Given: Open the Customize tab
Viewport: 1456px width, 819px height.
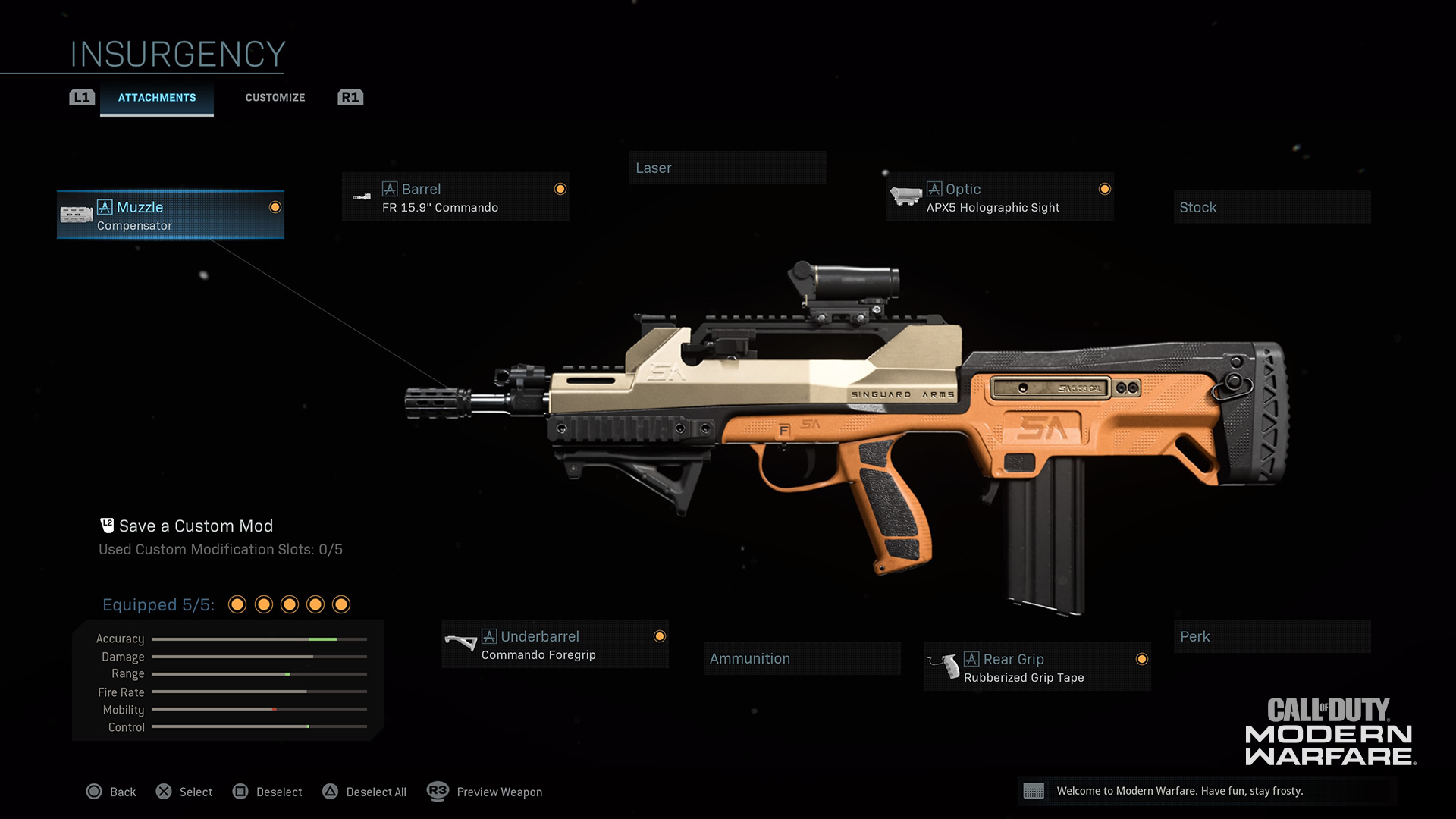Looking at the screenshot, I should click(275, 98).
